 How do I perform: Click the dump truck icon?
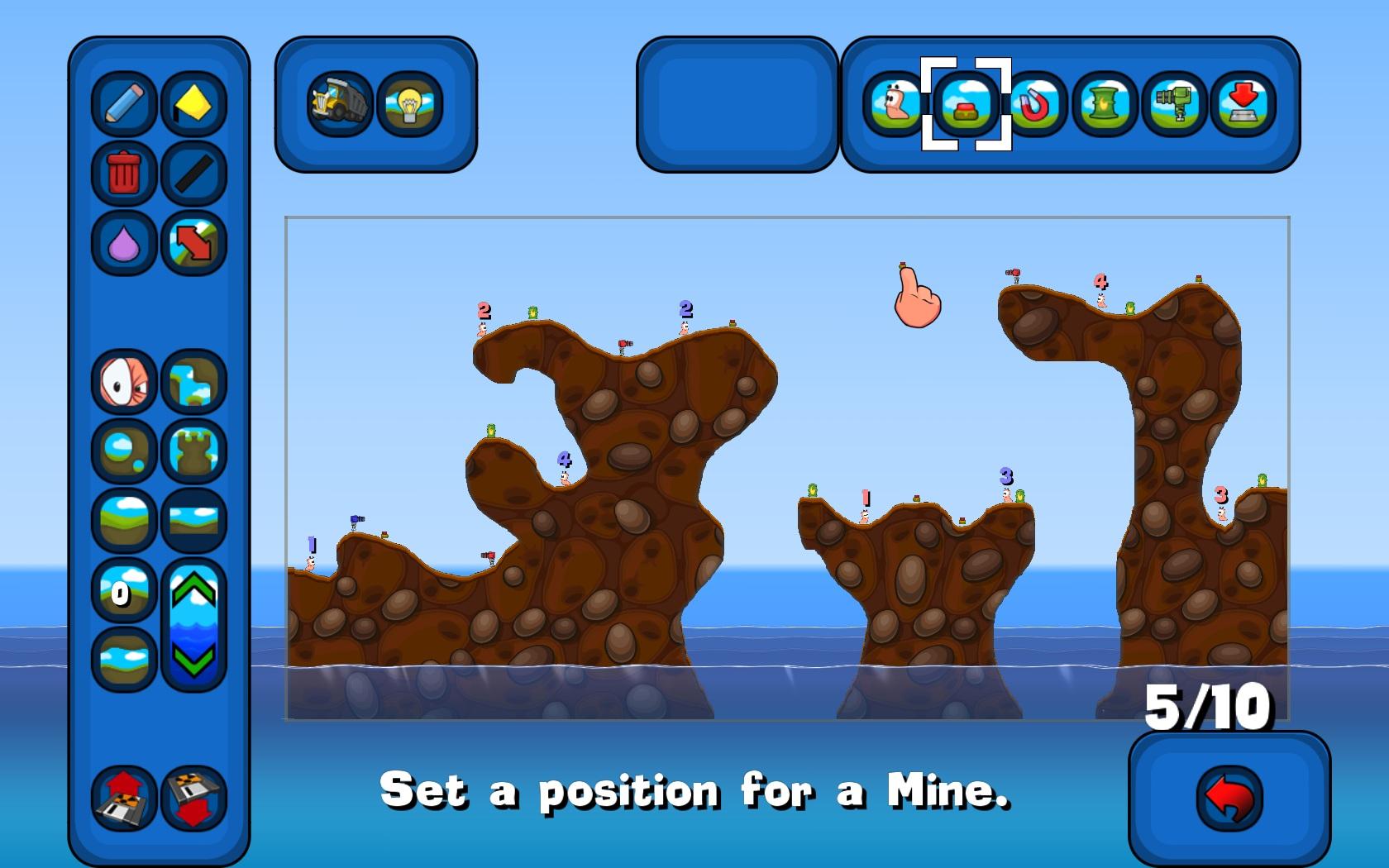(339, 102)
